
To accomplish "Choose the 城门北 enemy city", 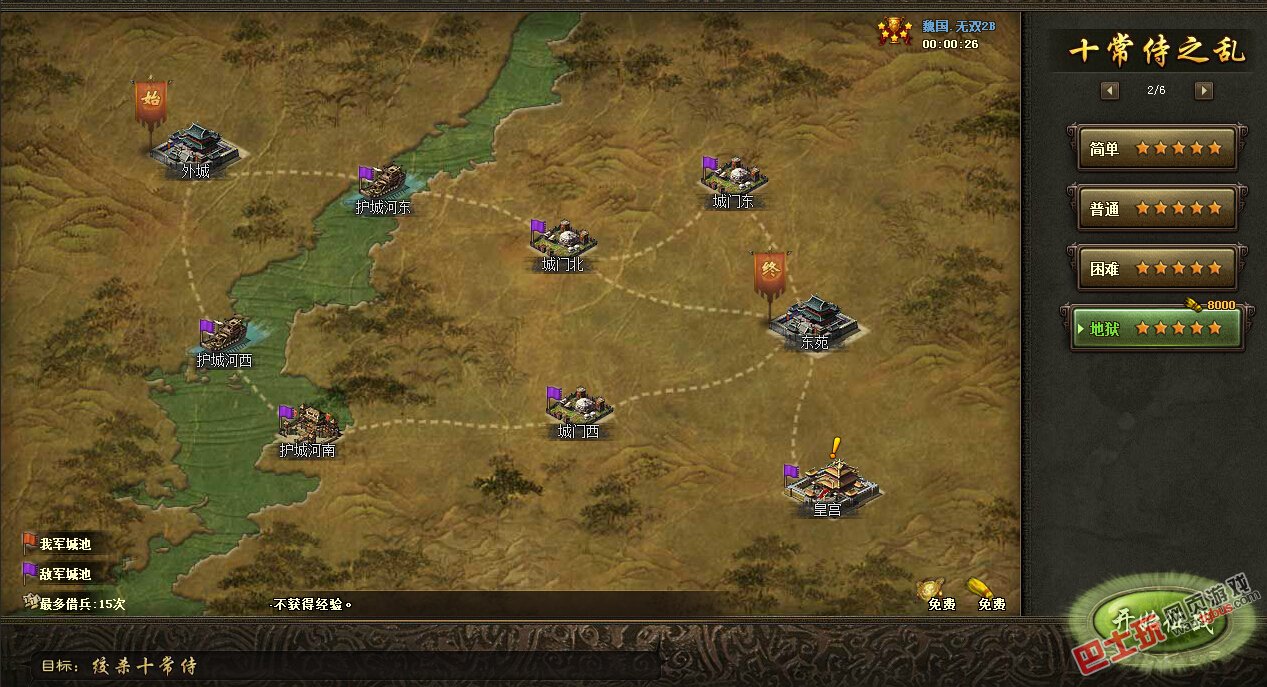I will (564, 240).
